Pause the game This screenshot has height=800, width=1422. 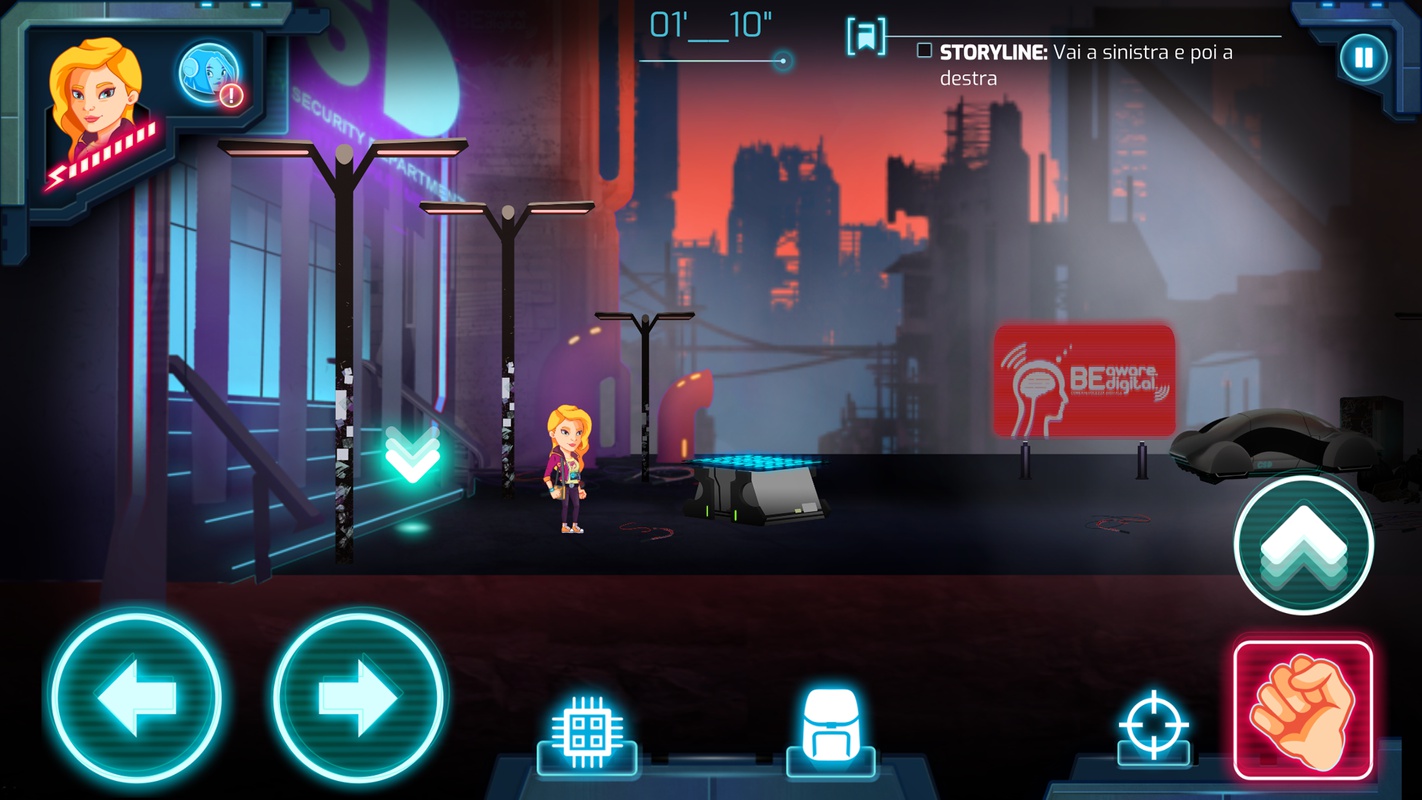click(1363, 58)
